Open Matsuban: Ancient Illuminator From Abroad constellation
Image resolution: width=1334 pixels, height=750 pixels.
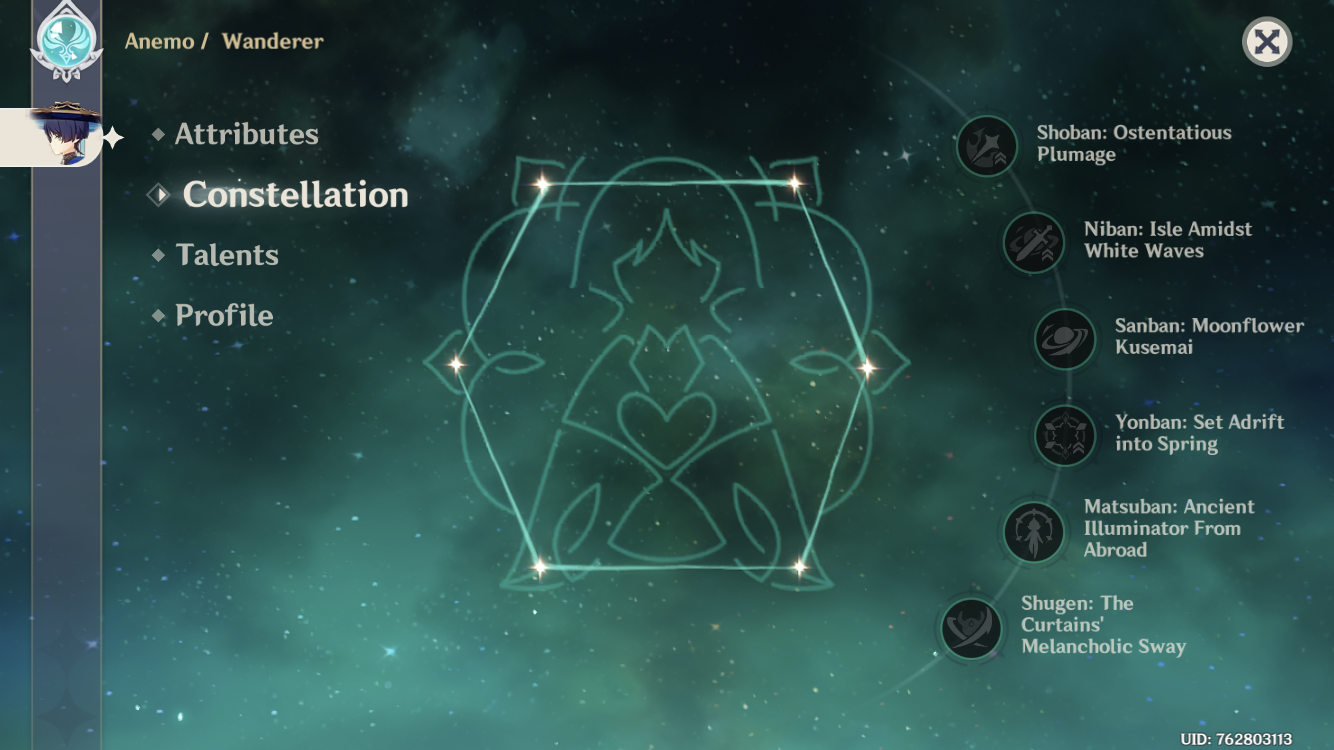[1034, 532]
